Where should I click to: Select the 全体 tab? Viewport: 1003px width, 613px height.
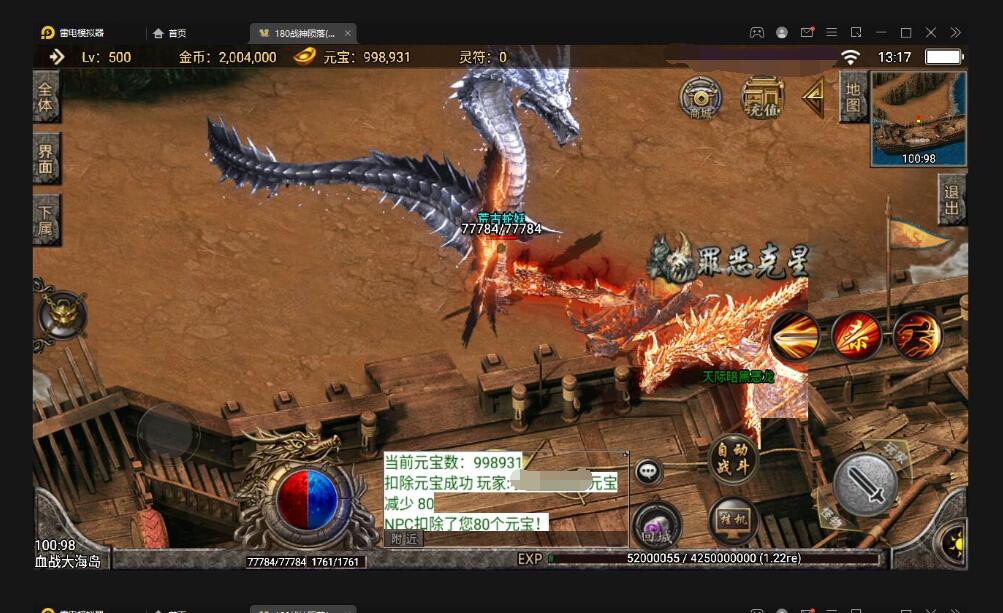tap(46, 96)
